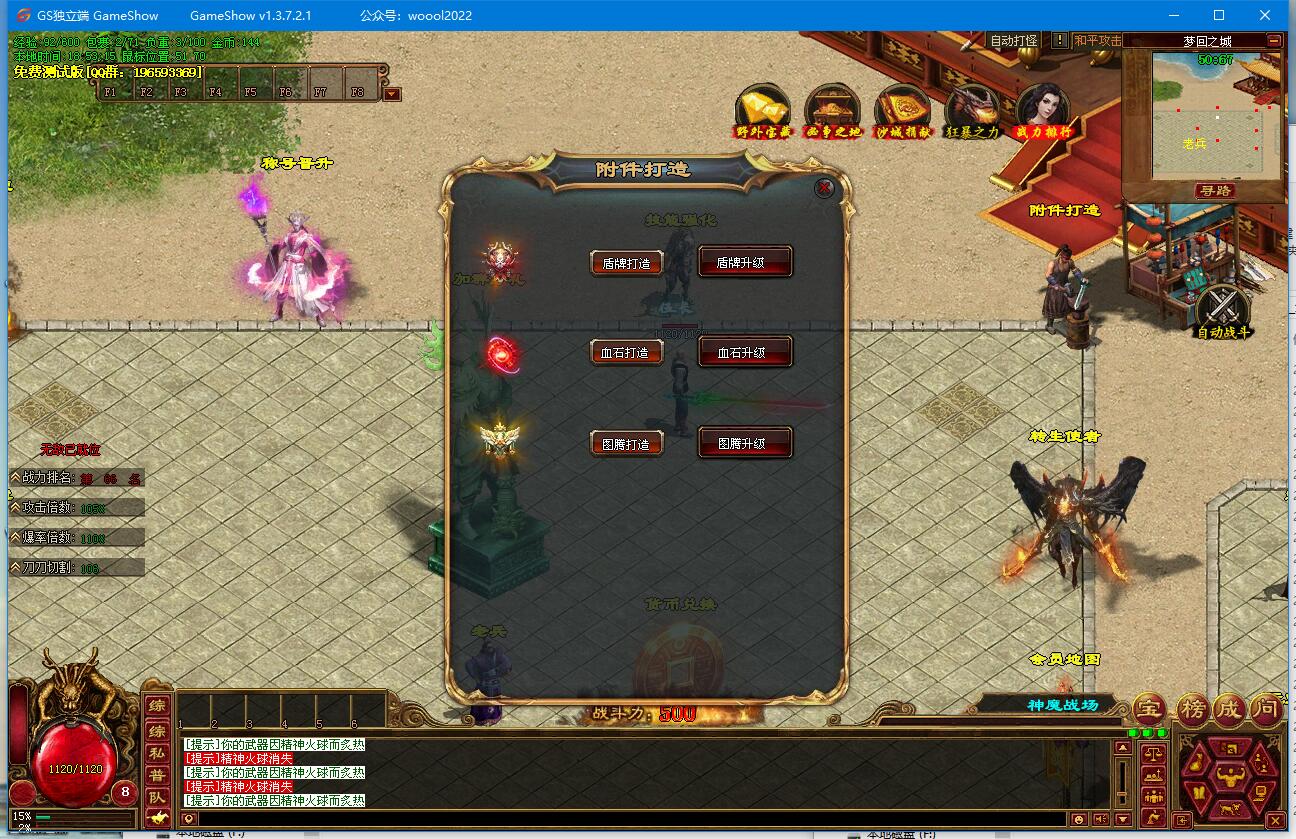Toggle the 自动战斗 crossed-swords auto battle icon
Image resolution: width=1296 pixels, height=839 pixels.
[1224, 308]
